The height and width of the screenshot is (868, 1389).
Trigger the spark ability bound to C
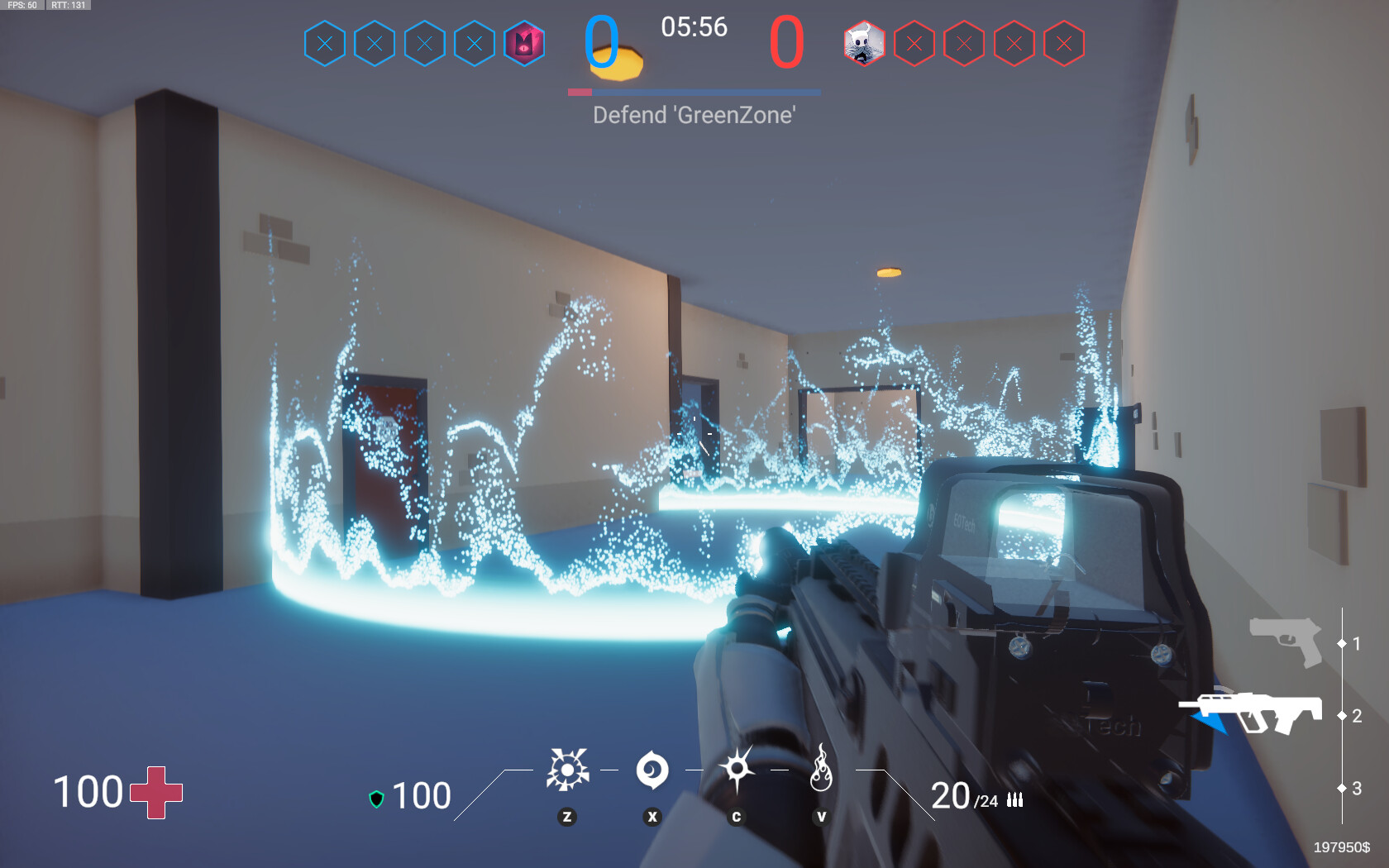tap(737, 769)
